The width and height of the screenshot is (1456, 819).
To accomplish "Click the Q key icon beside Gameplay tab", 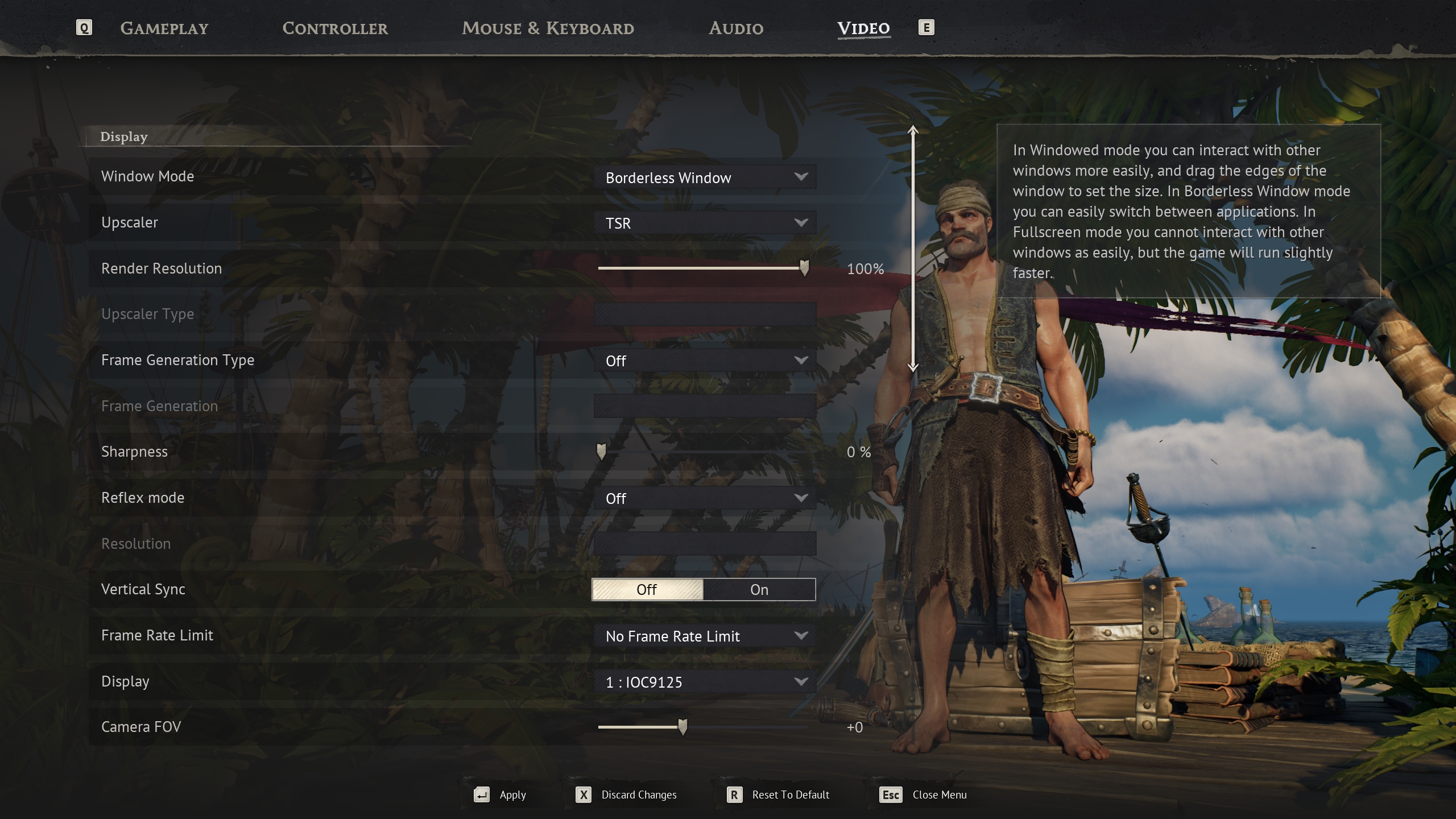I will click(84, 27).
